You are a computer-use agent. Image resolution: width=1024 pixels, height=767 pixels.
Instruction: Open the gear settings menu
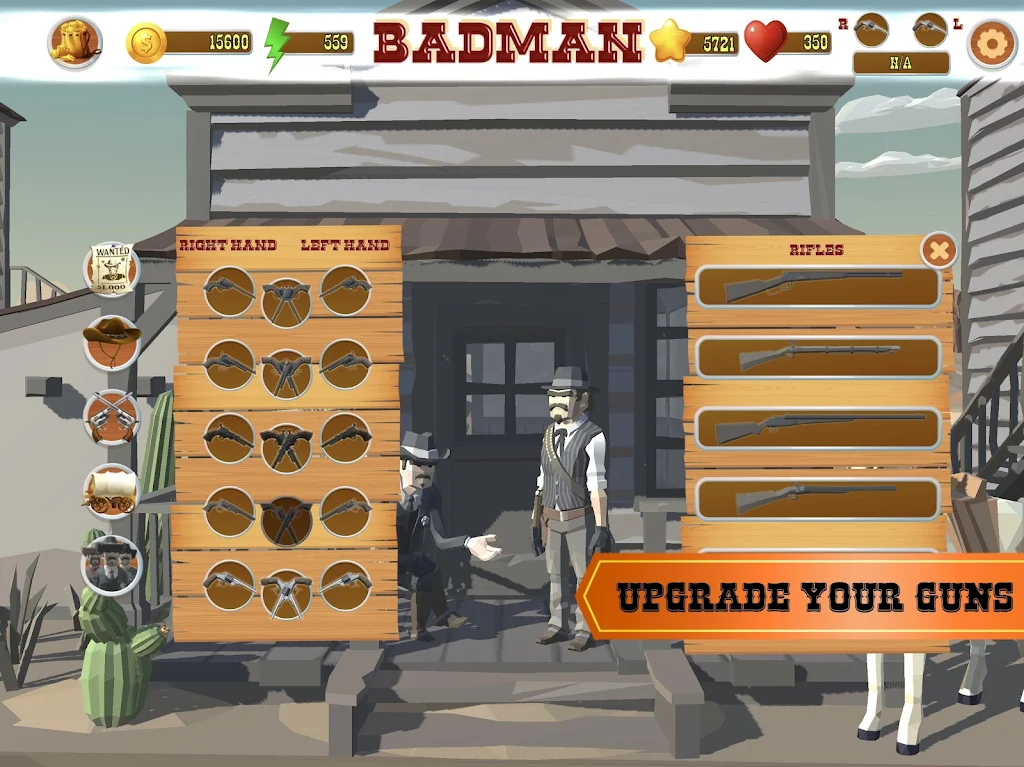click(x=991, y=43)
